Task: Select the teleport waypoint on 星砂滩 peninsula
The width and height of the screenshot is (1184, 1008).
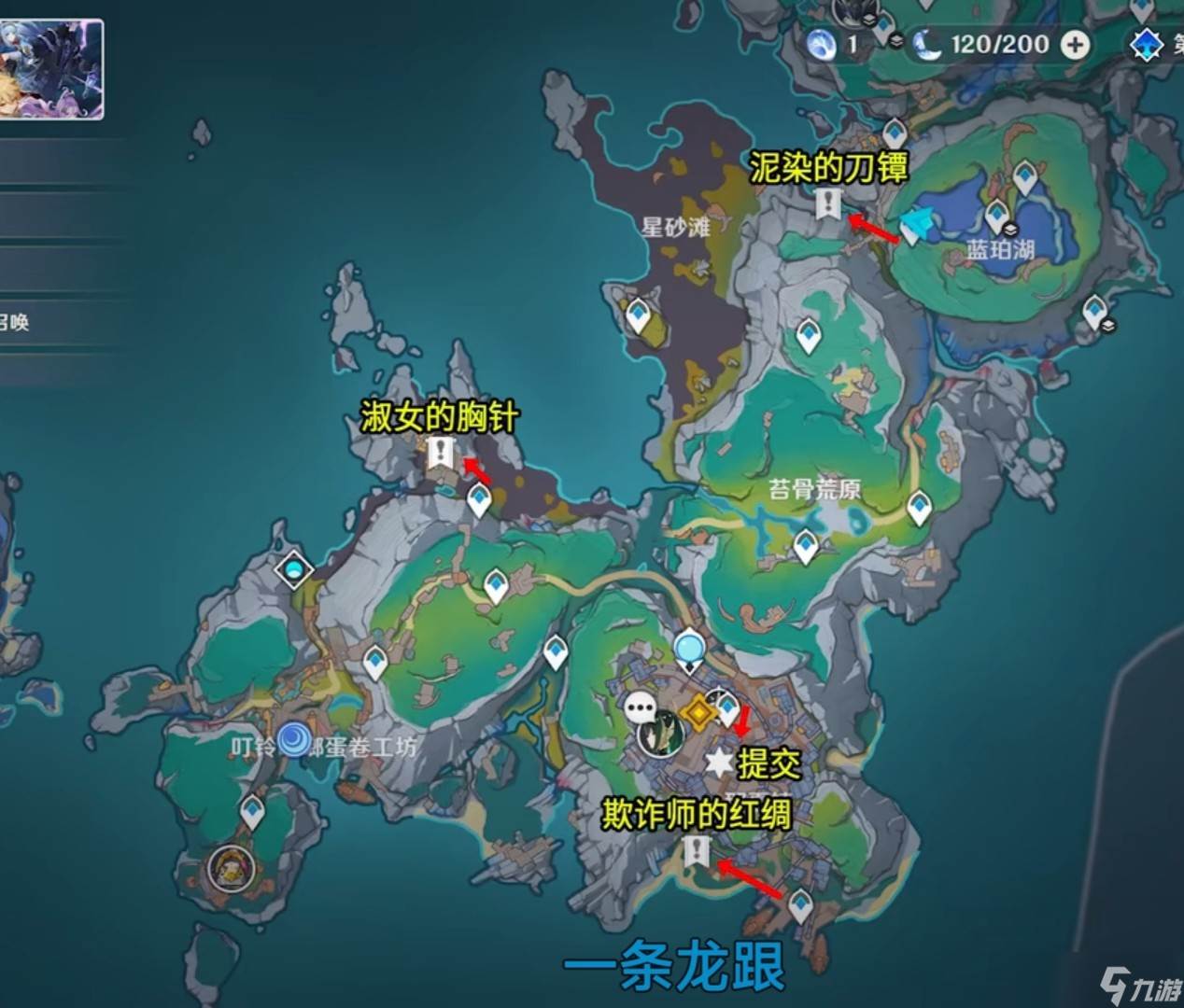Action: 639,315
